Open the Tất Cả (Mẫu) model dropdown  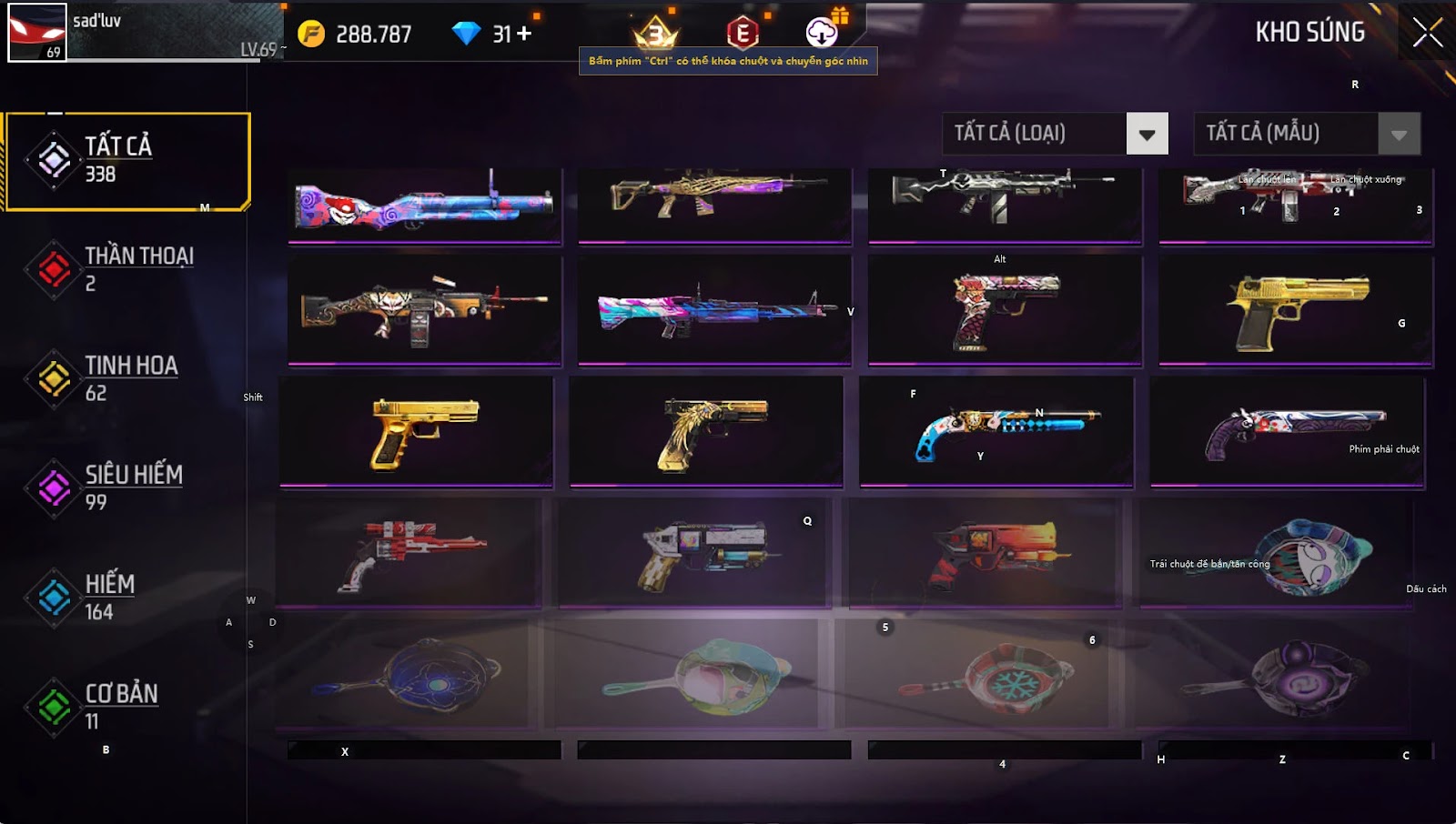1399,134
